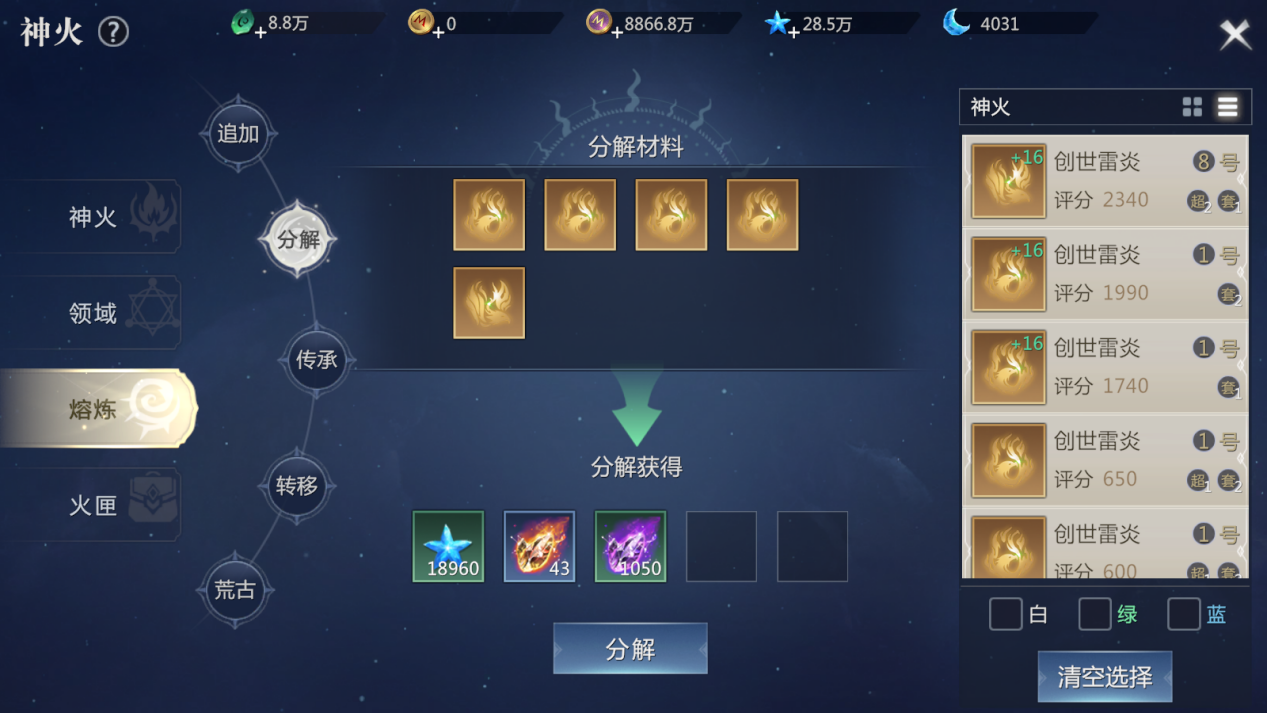The height and width of the screenshot is (713, 1267).
Task: Tick the 绿 quality checkbox
Action: click(1094, 614)
